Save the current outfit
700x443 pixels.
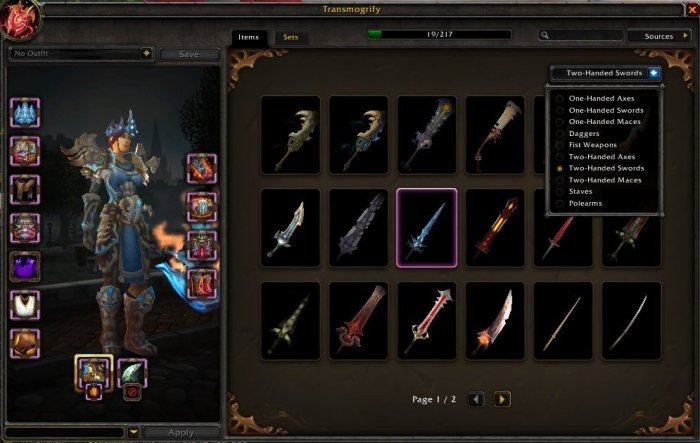coord(188,54)
